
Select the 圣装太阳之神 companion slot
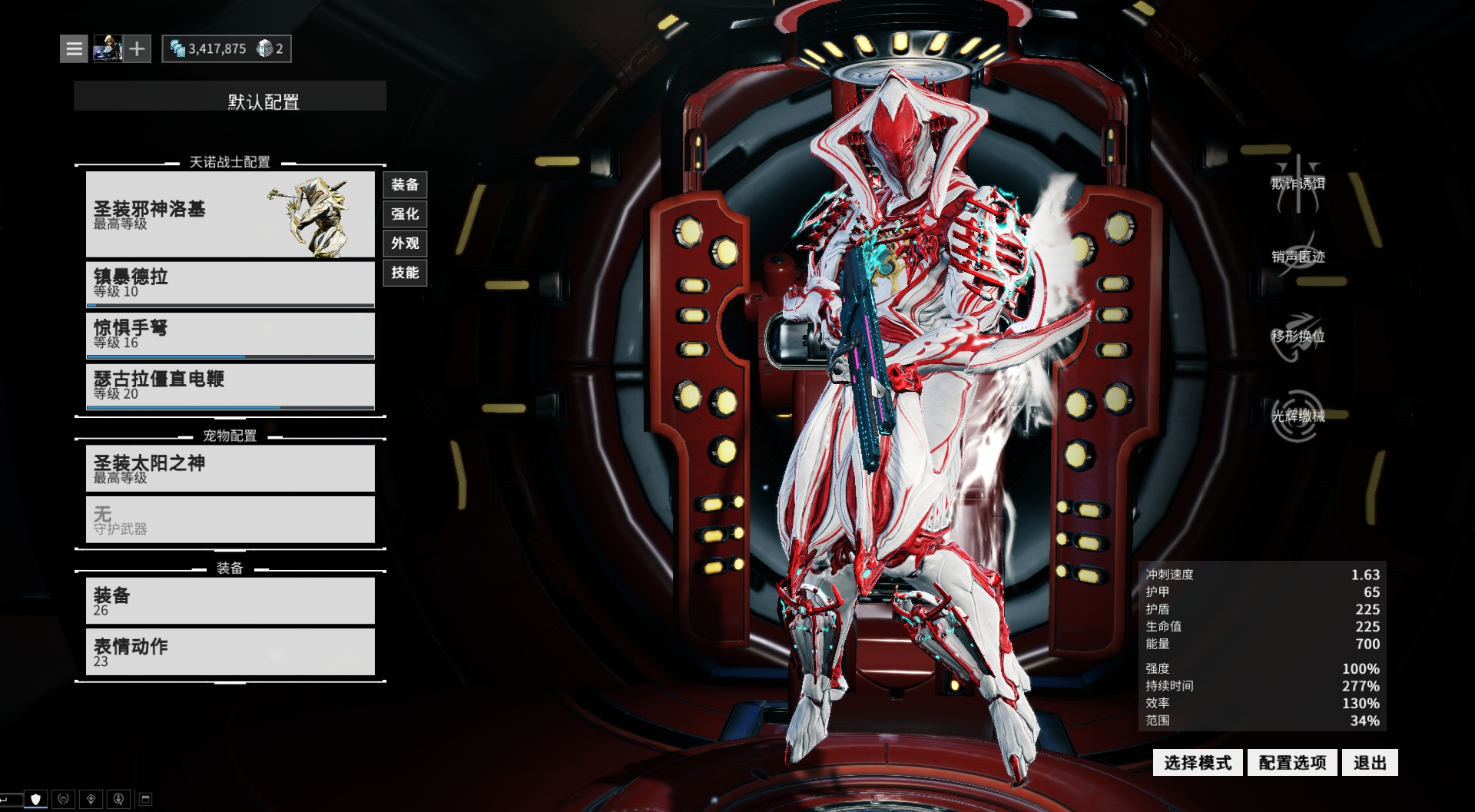pyautogui.click(x=230, y=469)
